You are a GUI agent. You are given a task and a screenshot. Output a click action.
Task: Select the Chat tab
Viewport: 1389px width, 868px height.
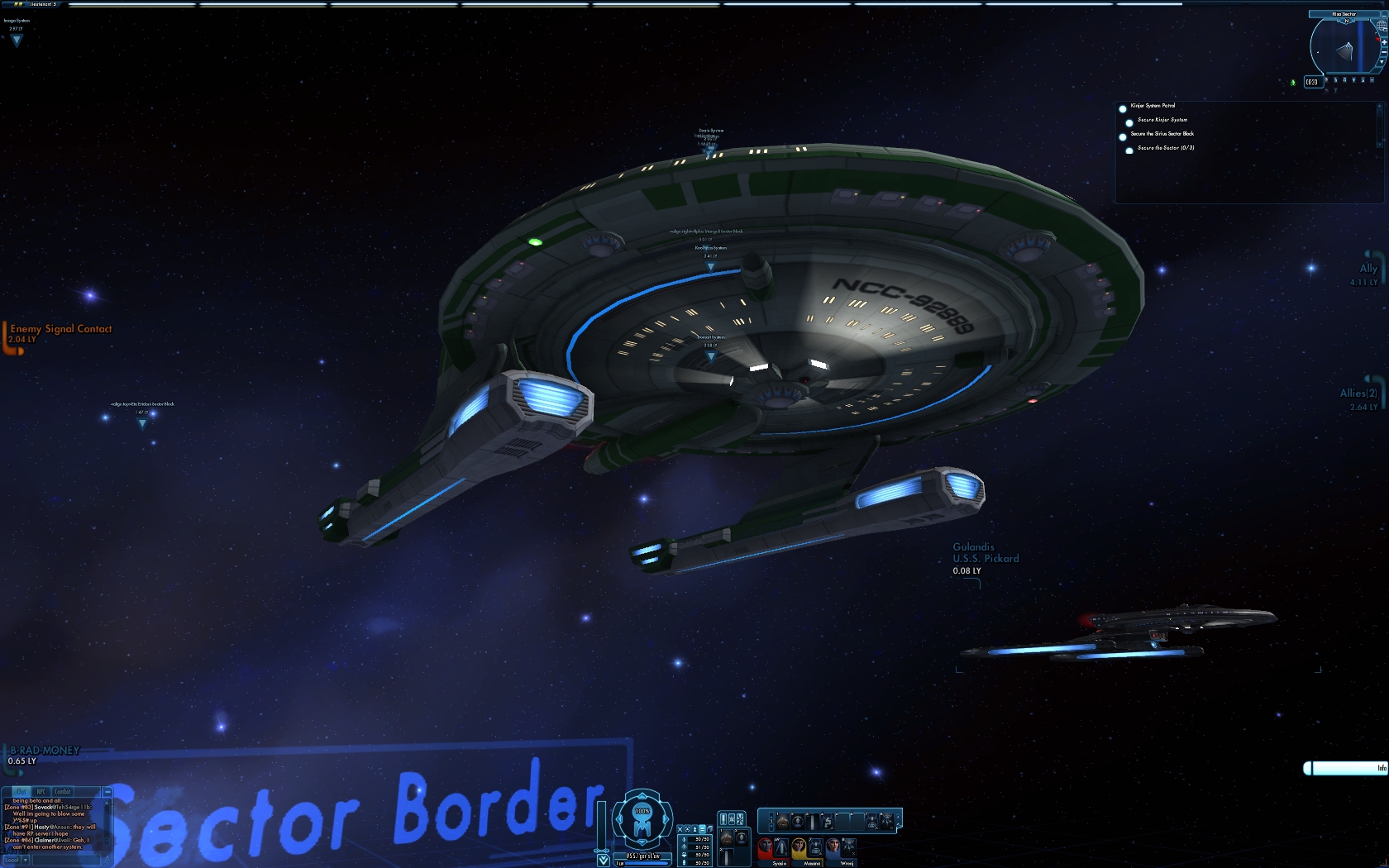(x=21, y=792)
